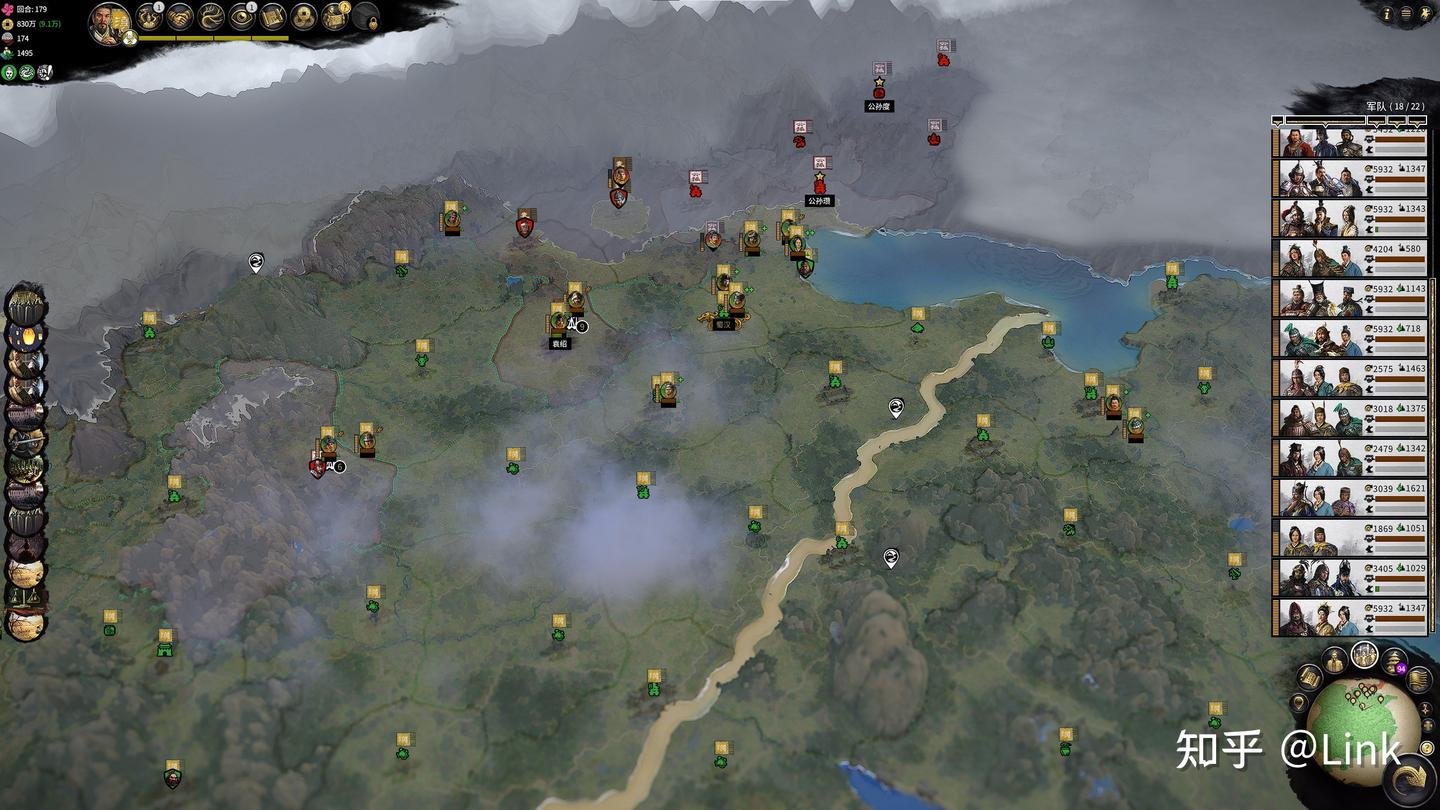Click the 公孙度 faction banner on the map
This screenshot has height=810, width=1440.
[878, 91]
